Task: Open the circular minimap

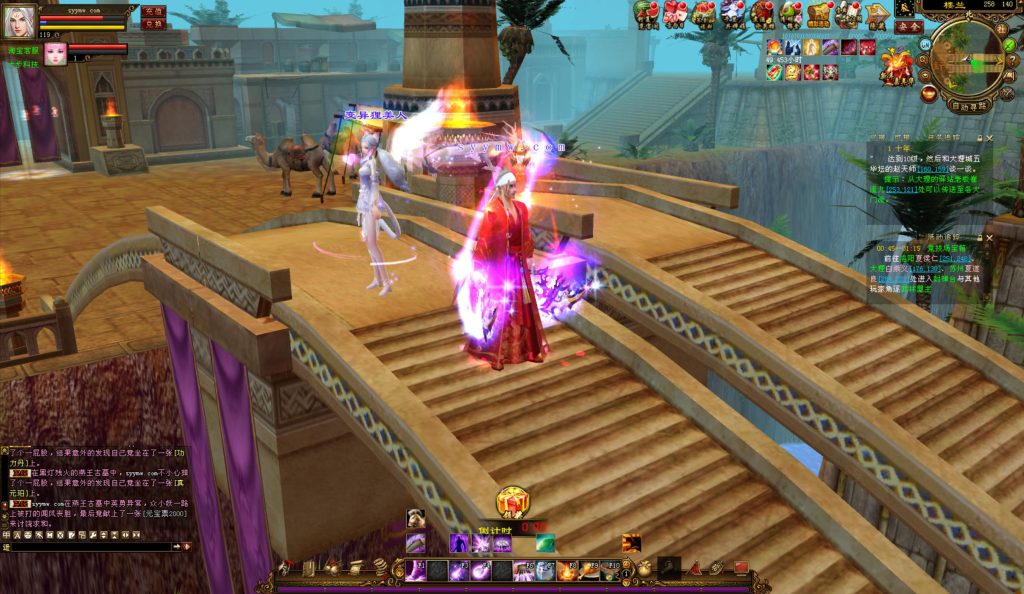Action: coord(966,58)
